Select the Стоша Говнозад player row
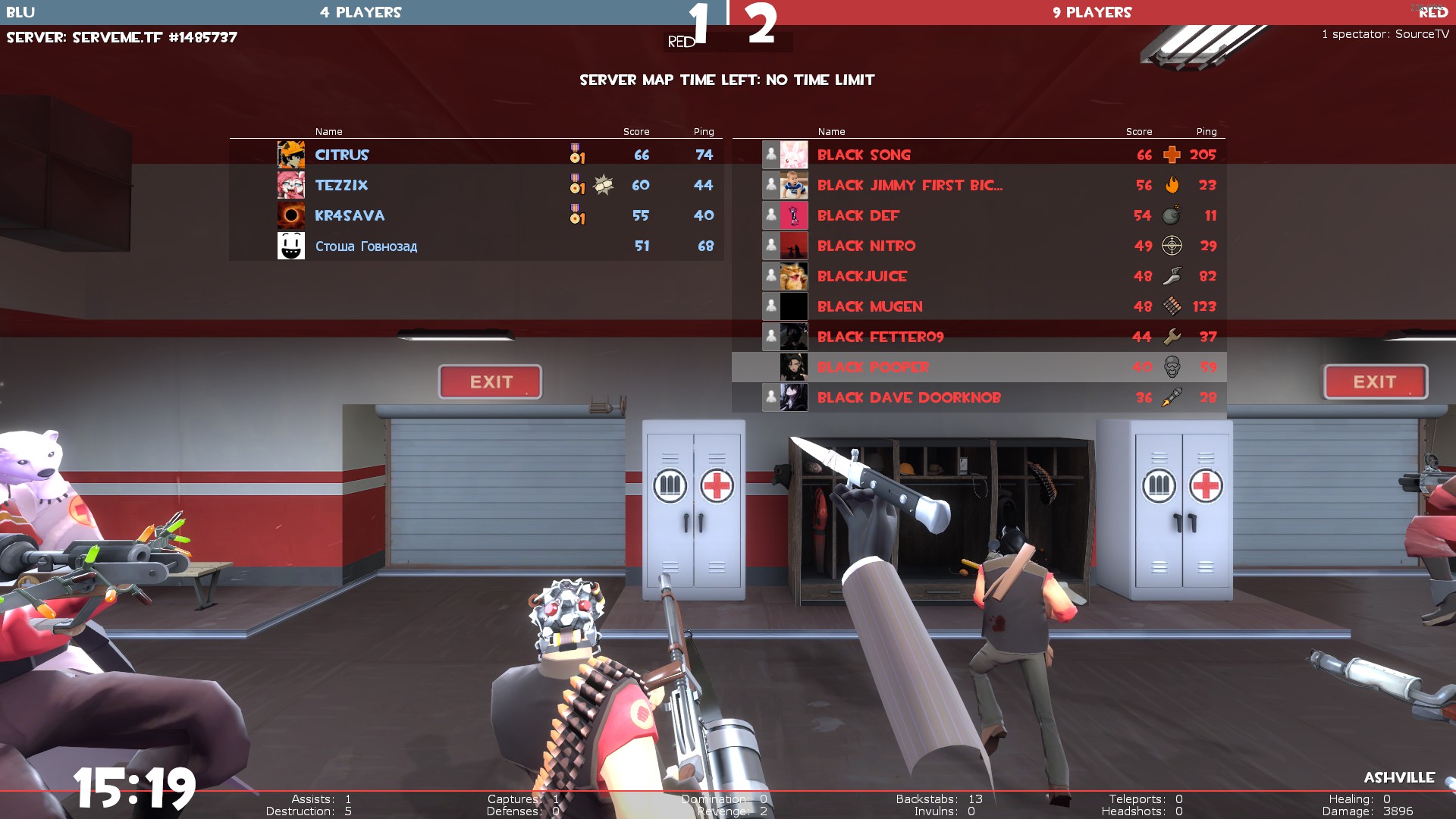1456x819 pixels. pos(366,246)
